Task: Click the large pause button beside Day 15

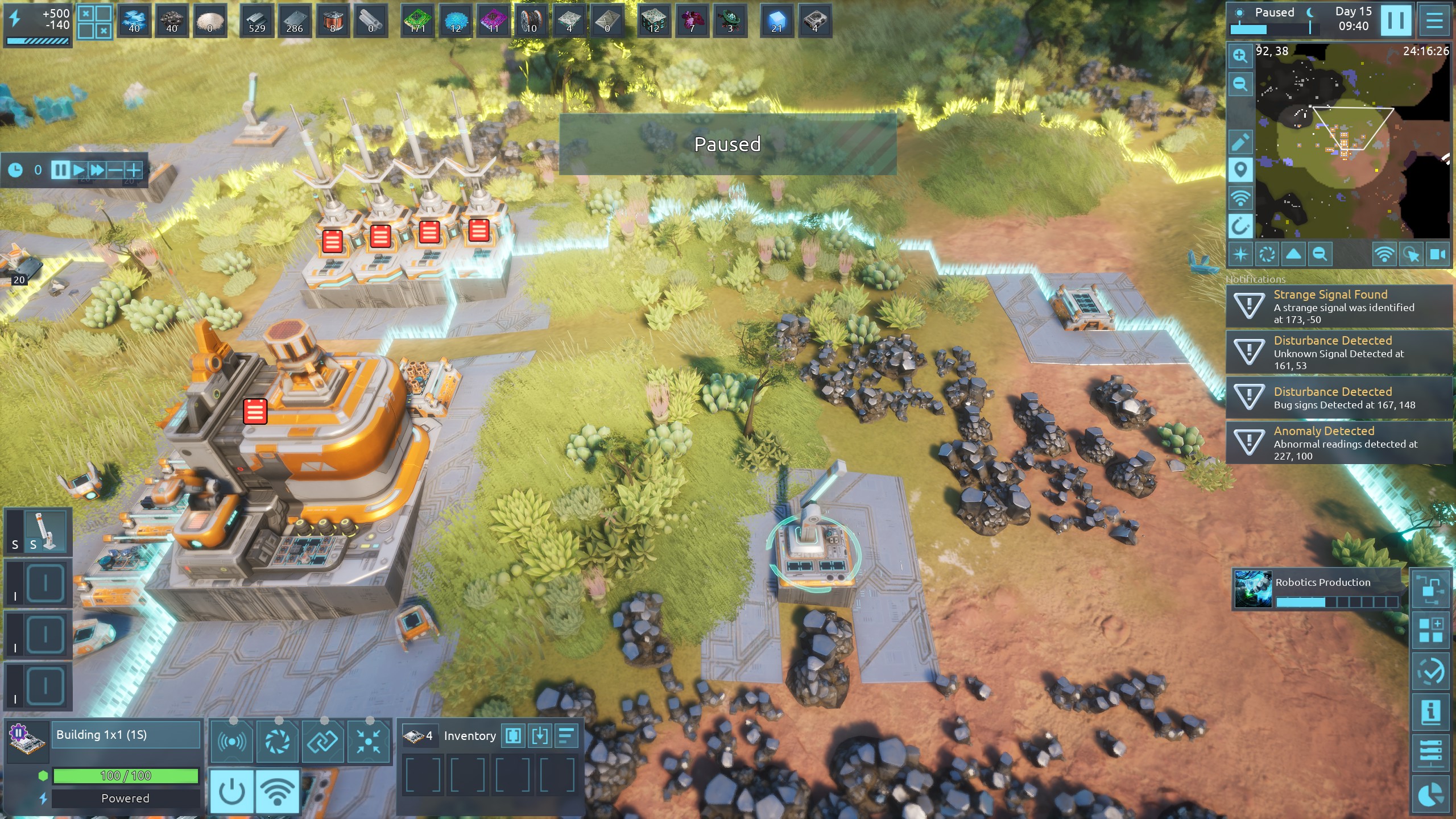Action: [x=1395, y=20]
